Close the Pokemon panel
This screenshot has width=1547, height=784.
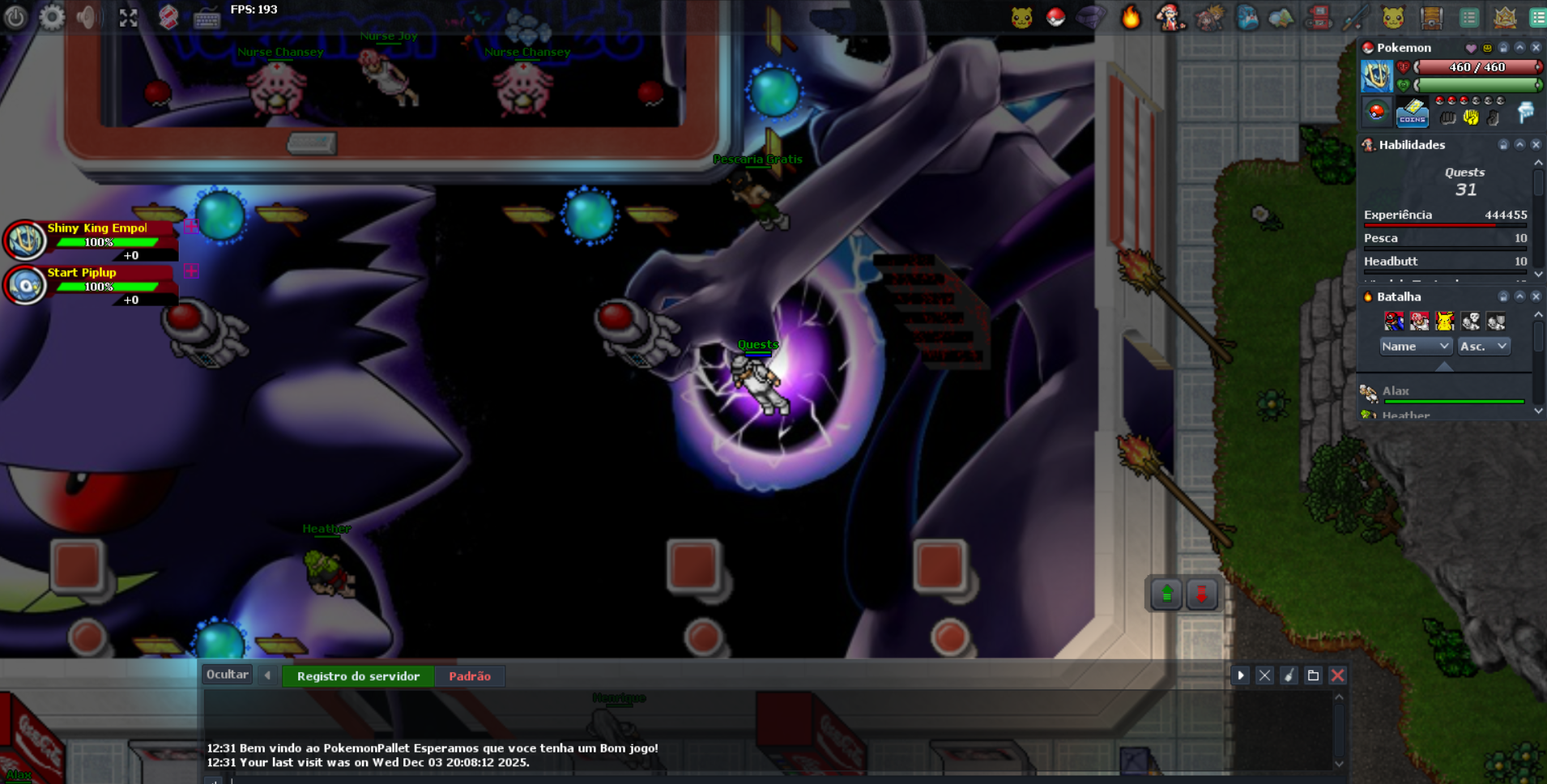[x=1536, y=48]
